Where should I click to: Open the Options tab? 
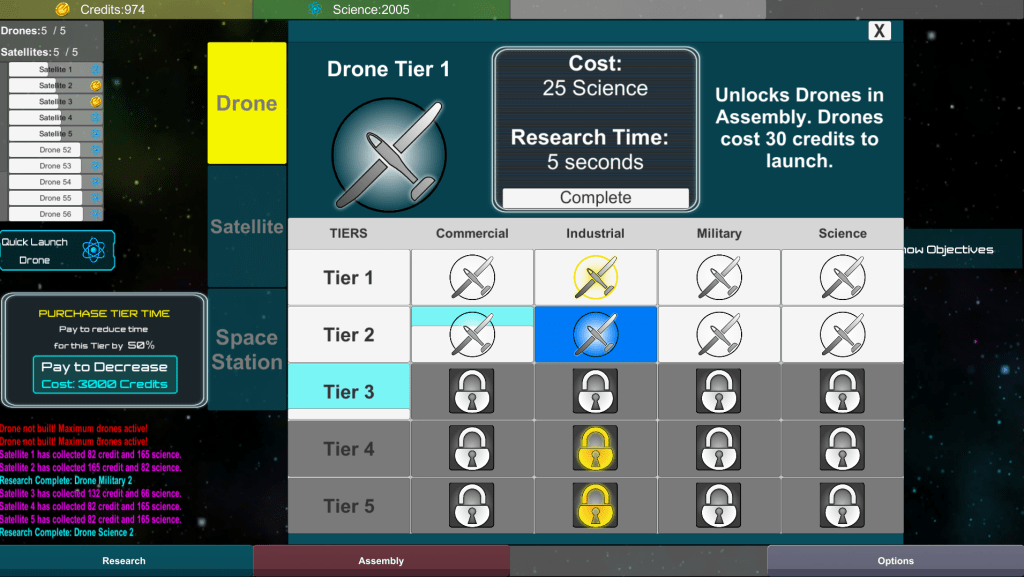point(895,561)
